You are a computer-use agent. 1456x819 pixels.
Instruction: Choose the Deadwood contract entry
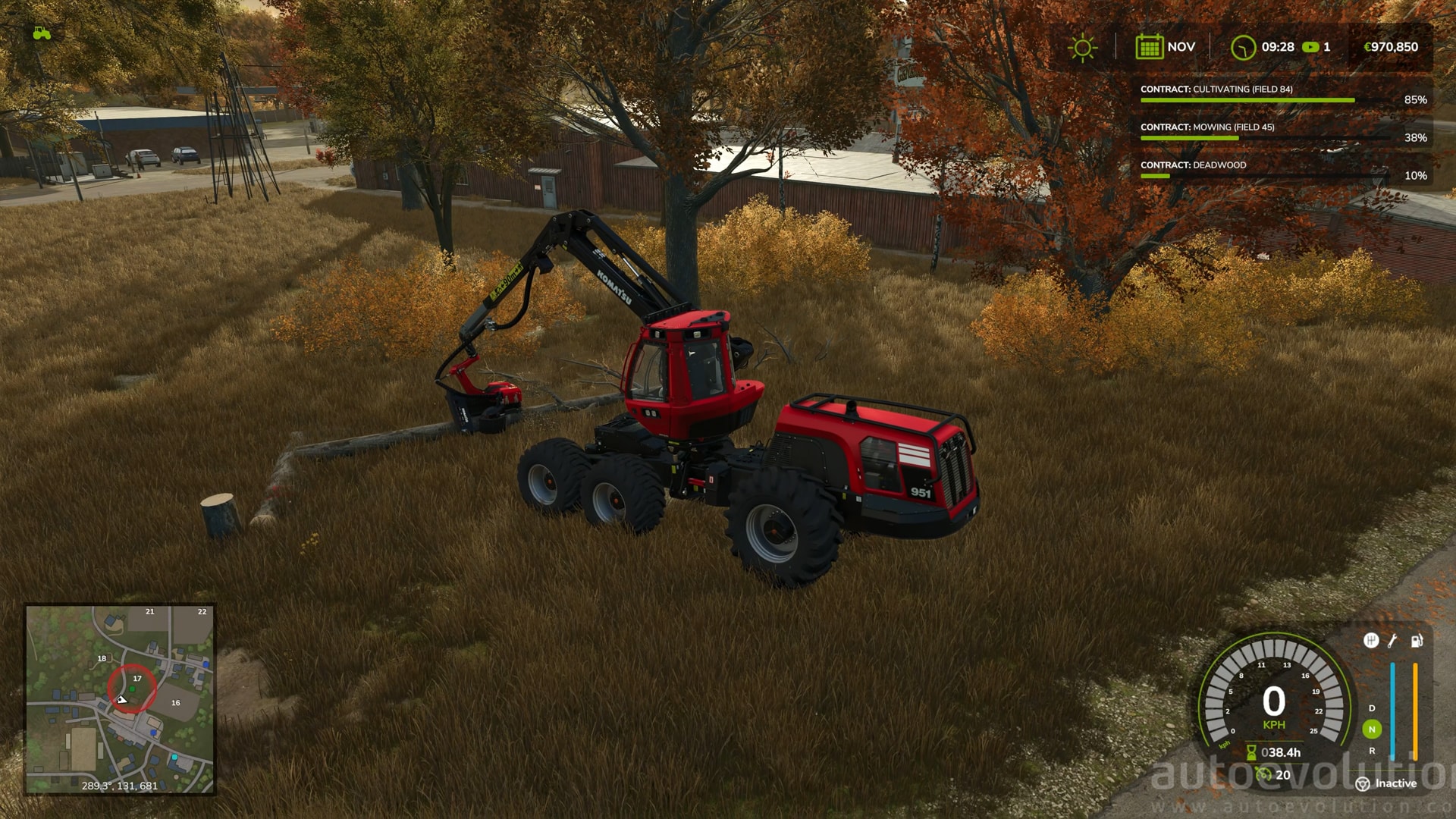1282,170
